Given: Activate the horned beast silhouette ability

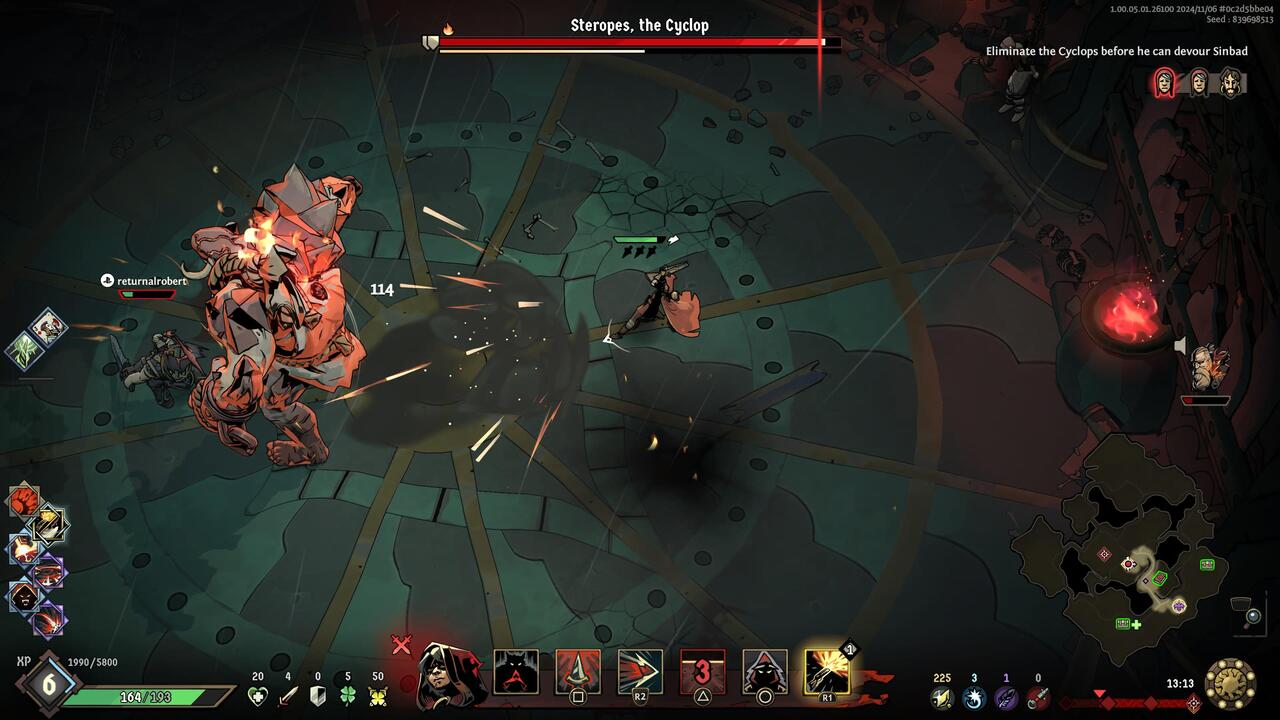Looking at the screenshot, I should [516, 672].
